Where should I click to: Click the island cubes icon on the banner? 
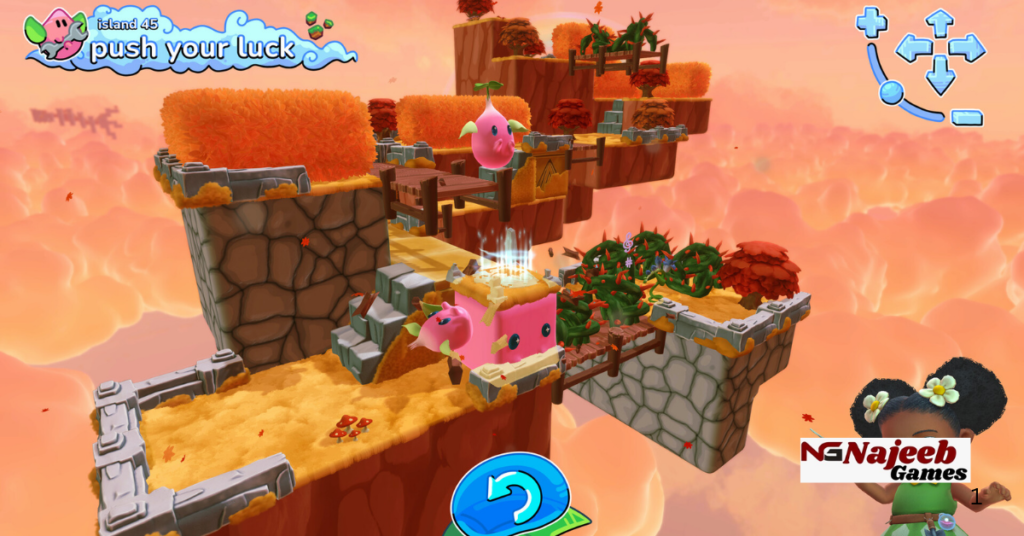point(318,25)
